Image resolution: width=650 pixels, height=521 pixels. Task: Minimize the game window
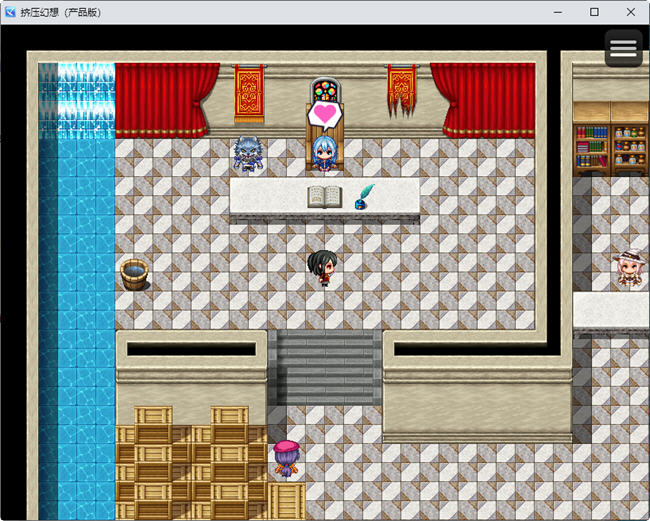pyautogui.click(x=558, y=12)
